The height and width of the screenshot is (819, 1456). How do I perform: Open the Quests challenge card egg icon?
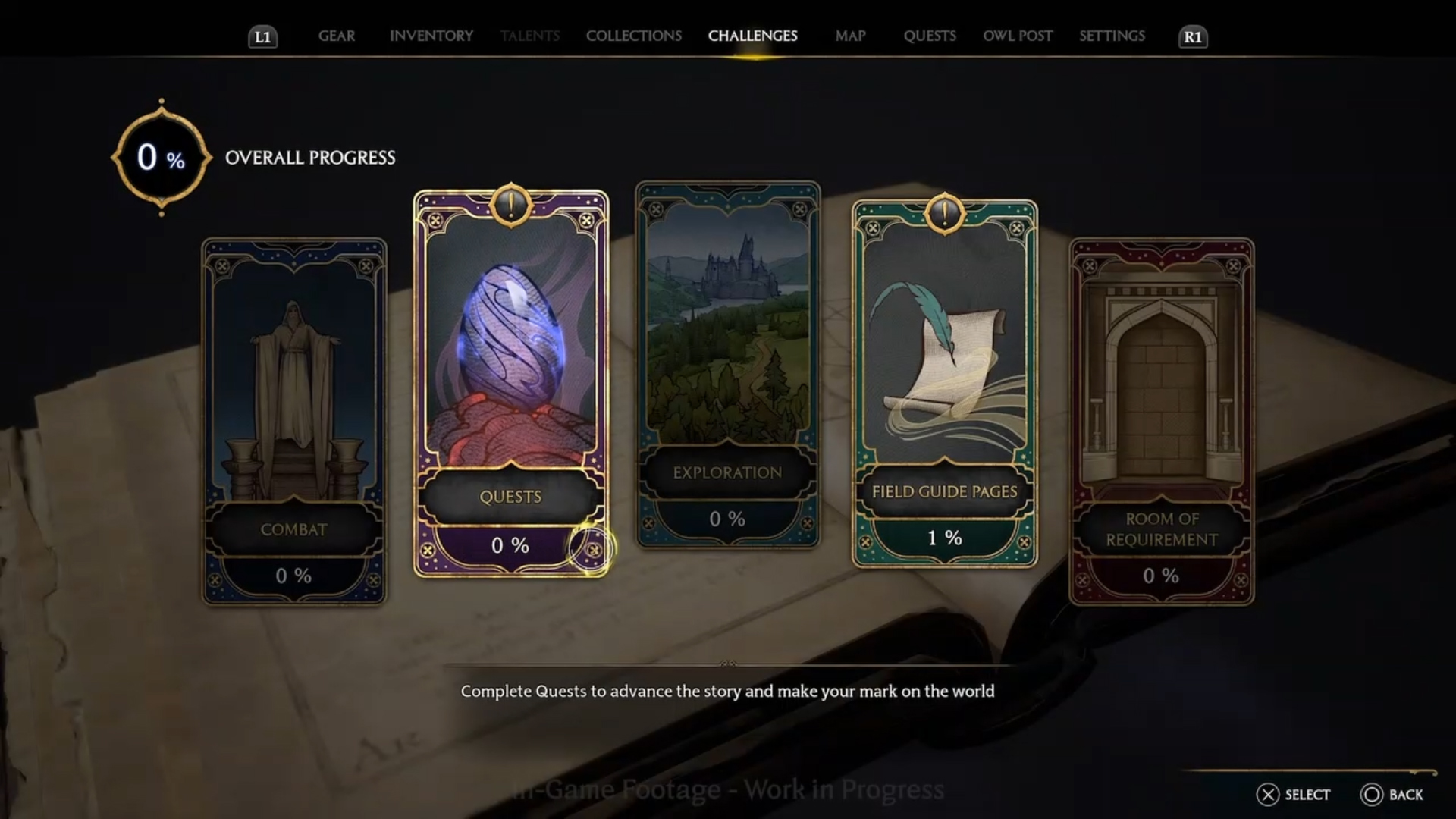(510, 349)
